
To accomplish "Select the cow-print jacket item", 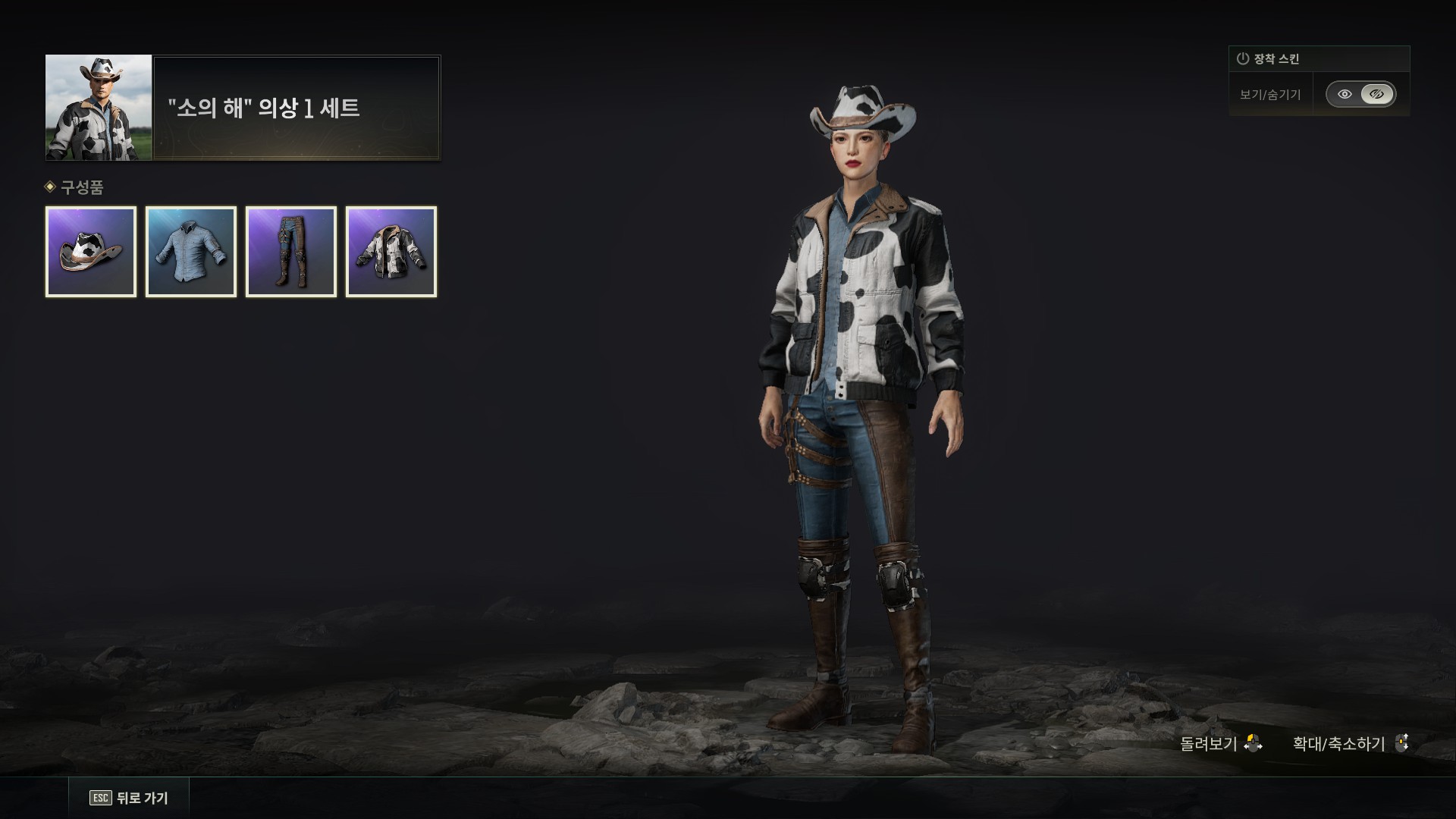I will click(391, 252).
